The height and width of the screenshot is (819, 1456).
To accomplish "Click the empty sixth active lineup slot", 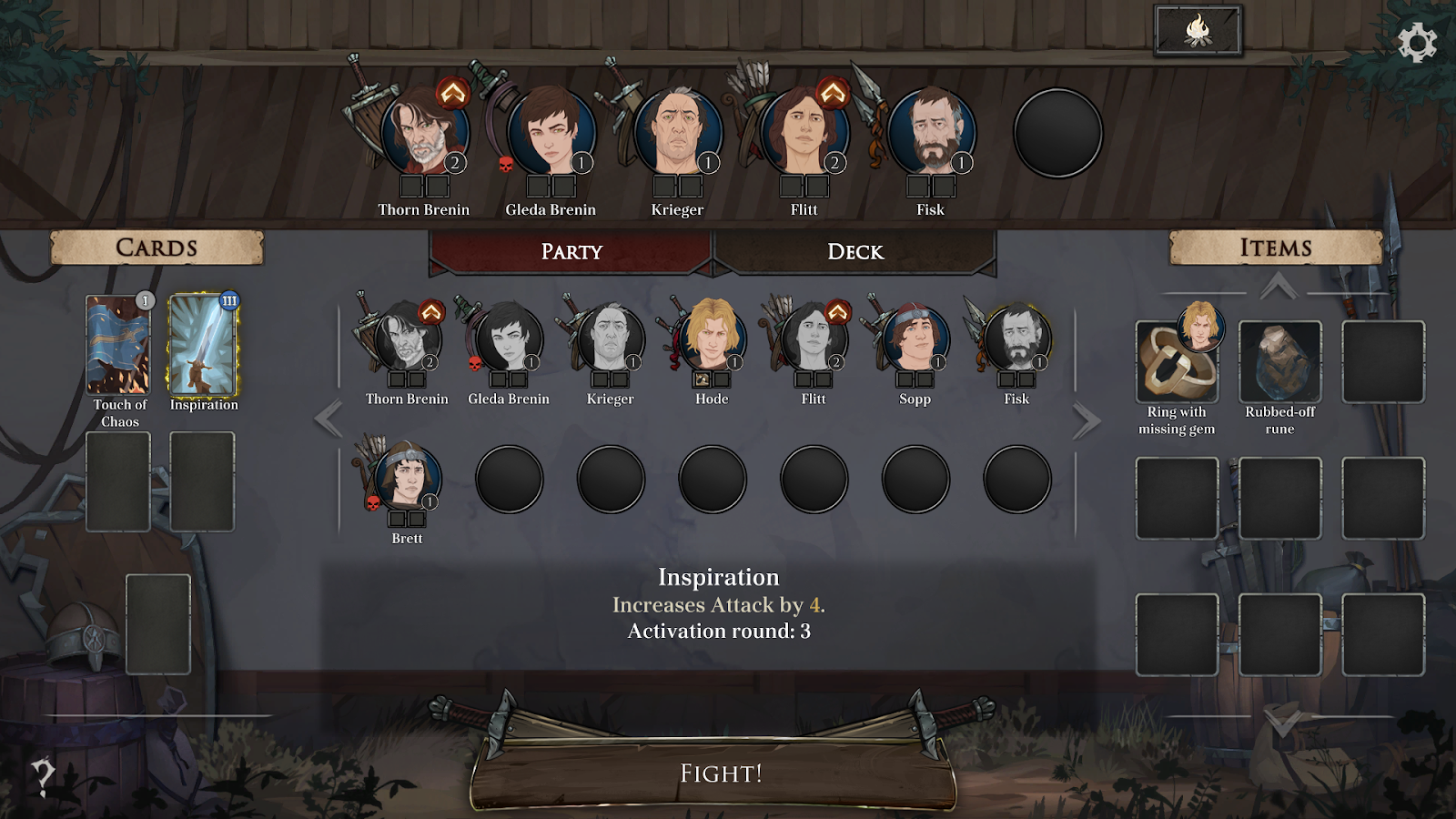I will click(1057, 133).
